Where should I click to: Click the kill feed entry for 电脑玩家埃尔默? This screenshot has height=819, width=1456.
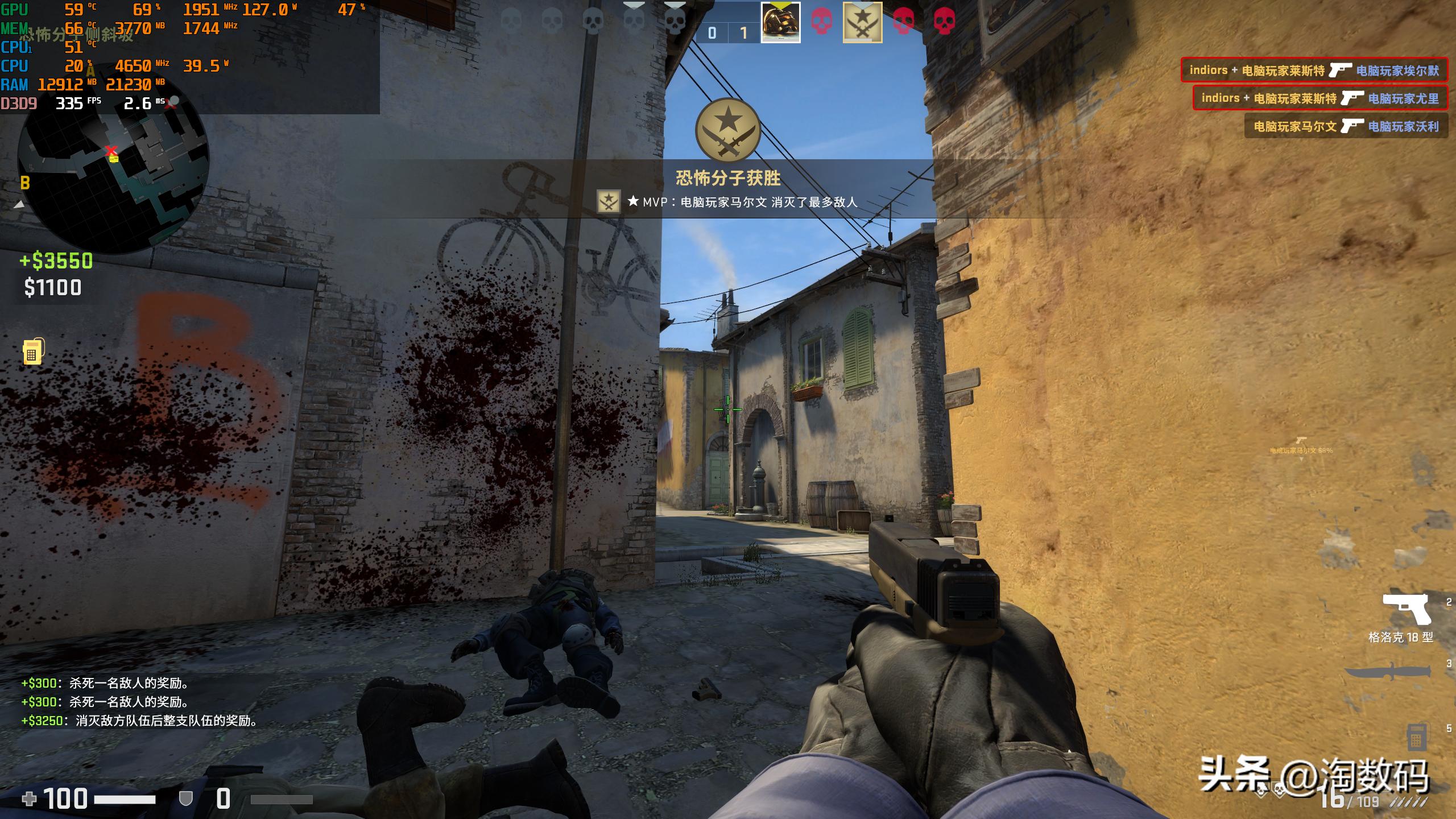[1314, 71]
